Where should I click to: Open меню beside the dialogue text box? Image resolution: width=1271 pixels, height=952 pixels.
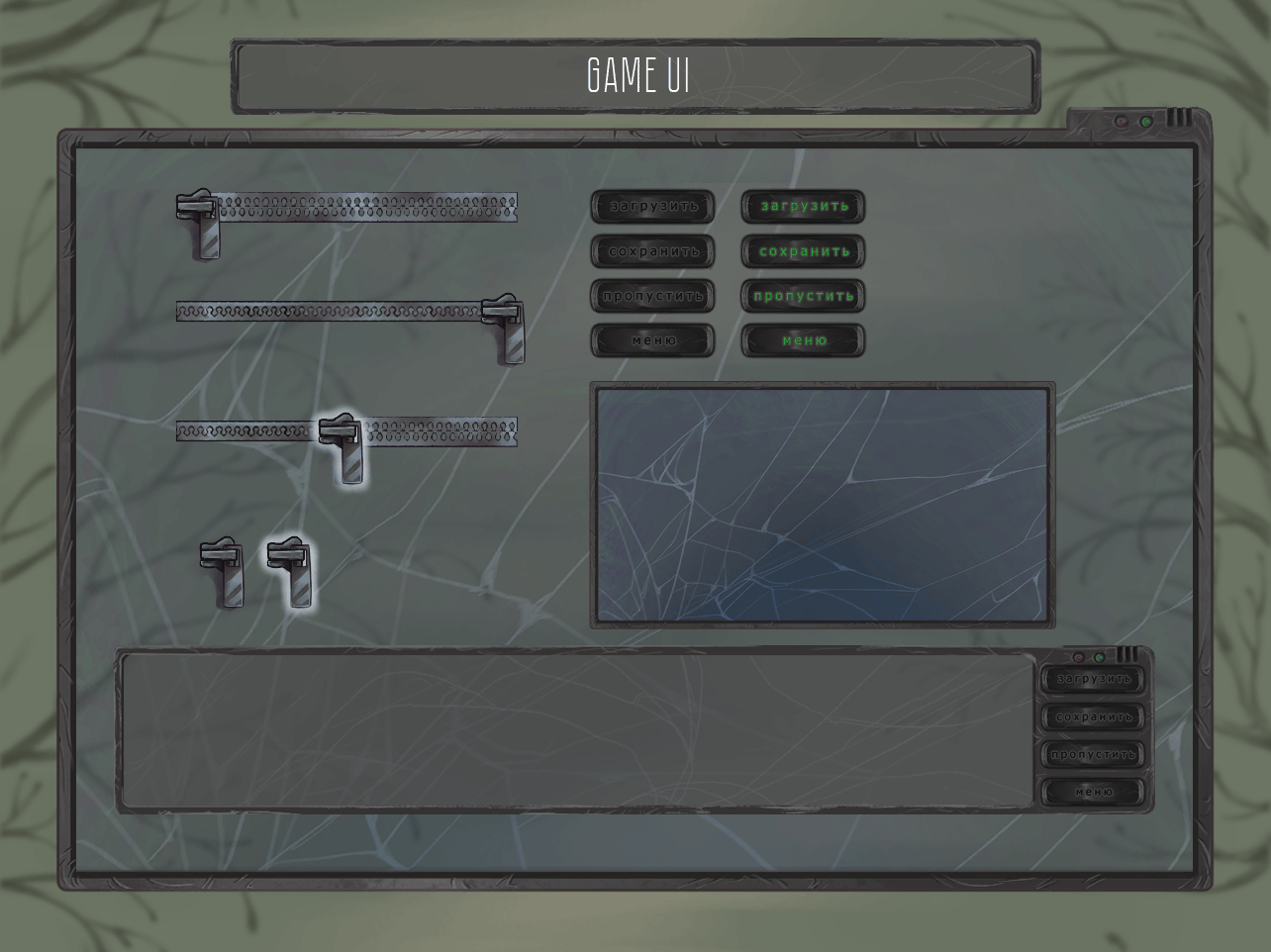point(1093,792)
